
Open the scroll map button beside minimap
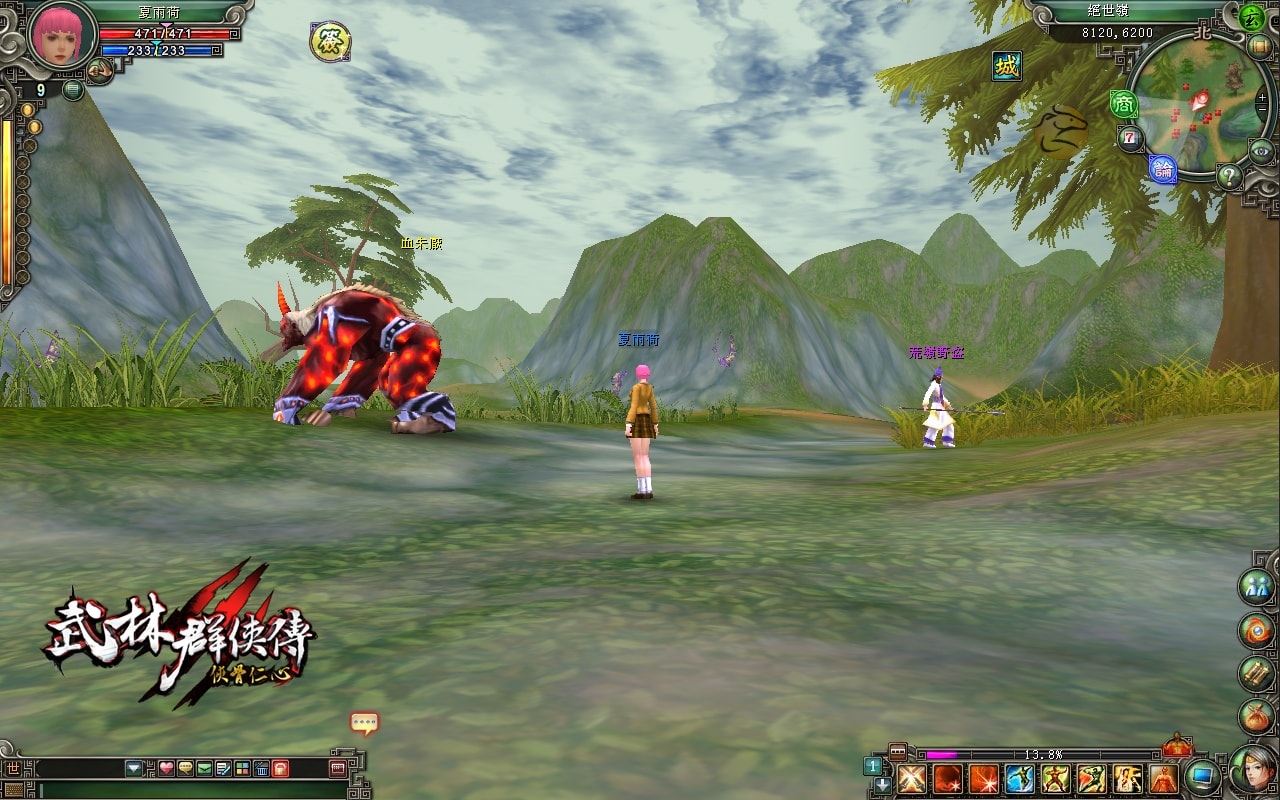[x=1258, y=45]
